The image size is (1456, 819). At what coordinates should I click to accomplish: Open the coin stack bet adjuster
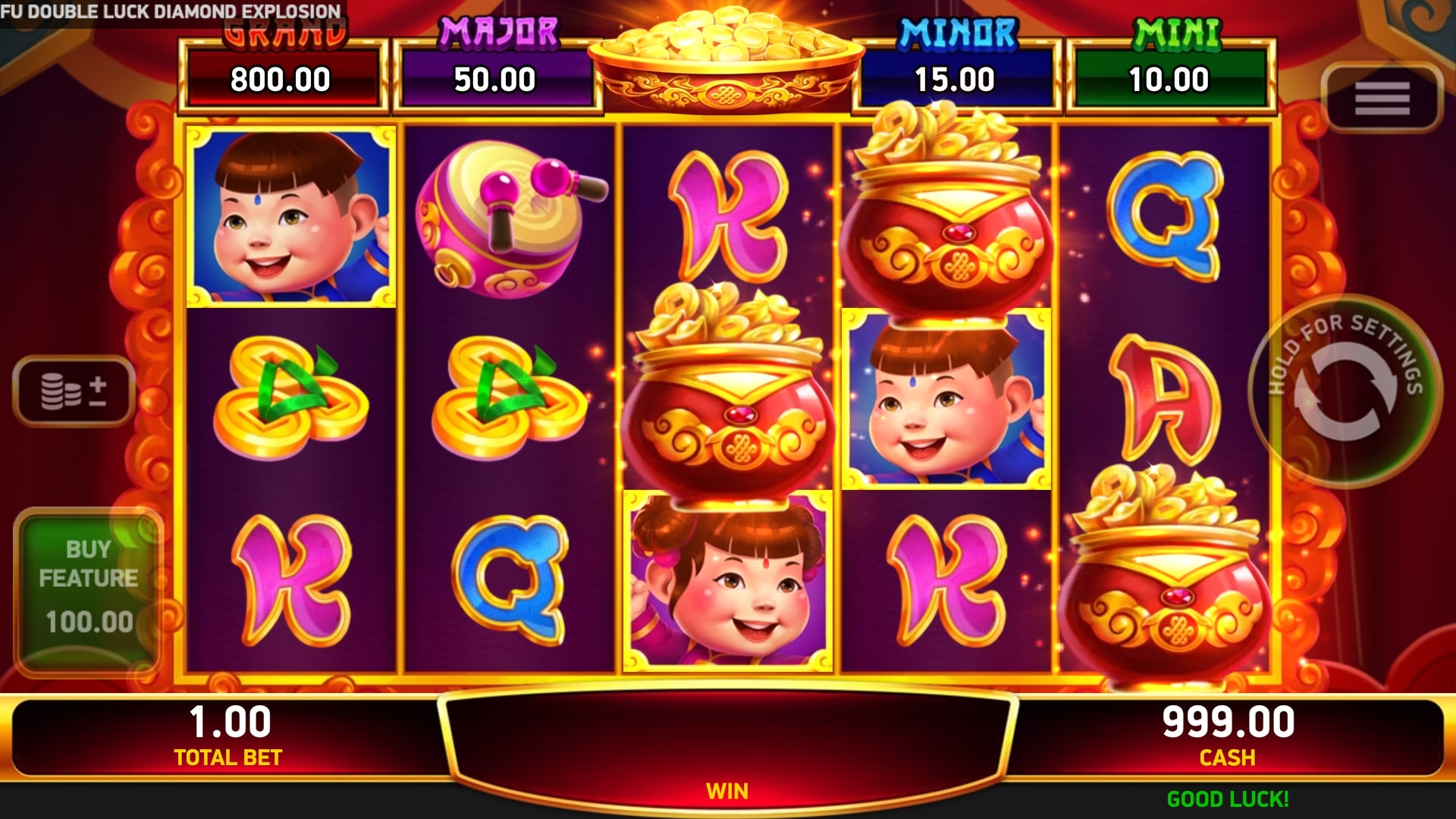pos(74,391)
